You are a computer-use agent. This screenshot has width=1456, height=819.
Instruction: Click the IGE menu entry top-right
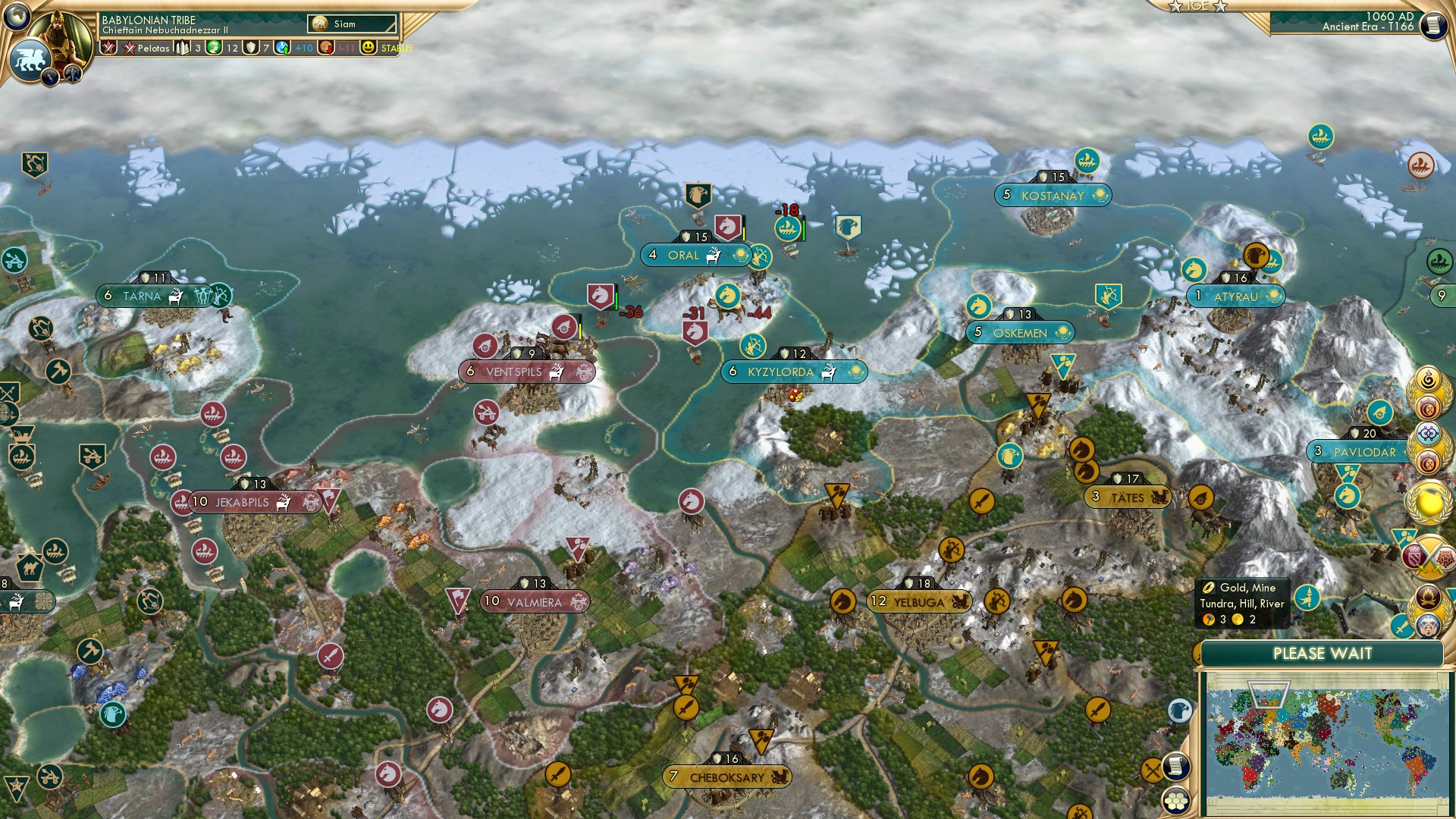[1197, 8]
